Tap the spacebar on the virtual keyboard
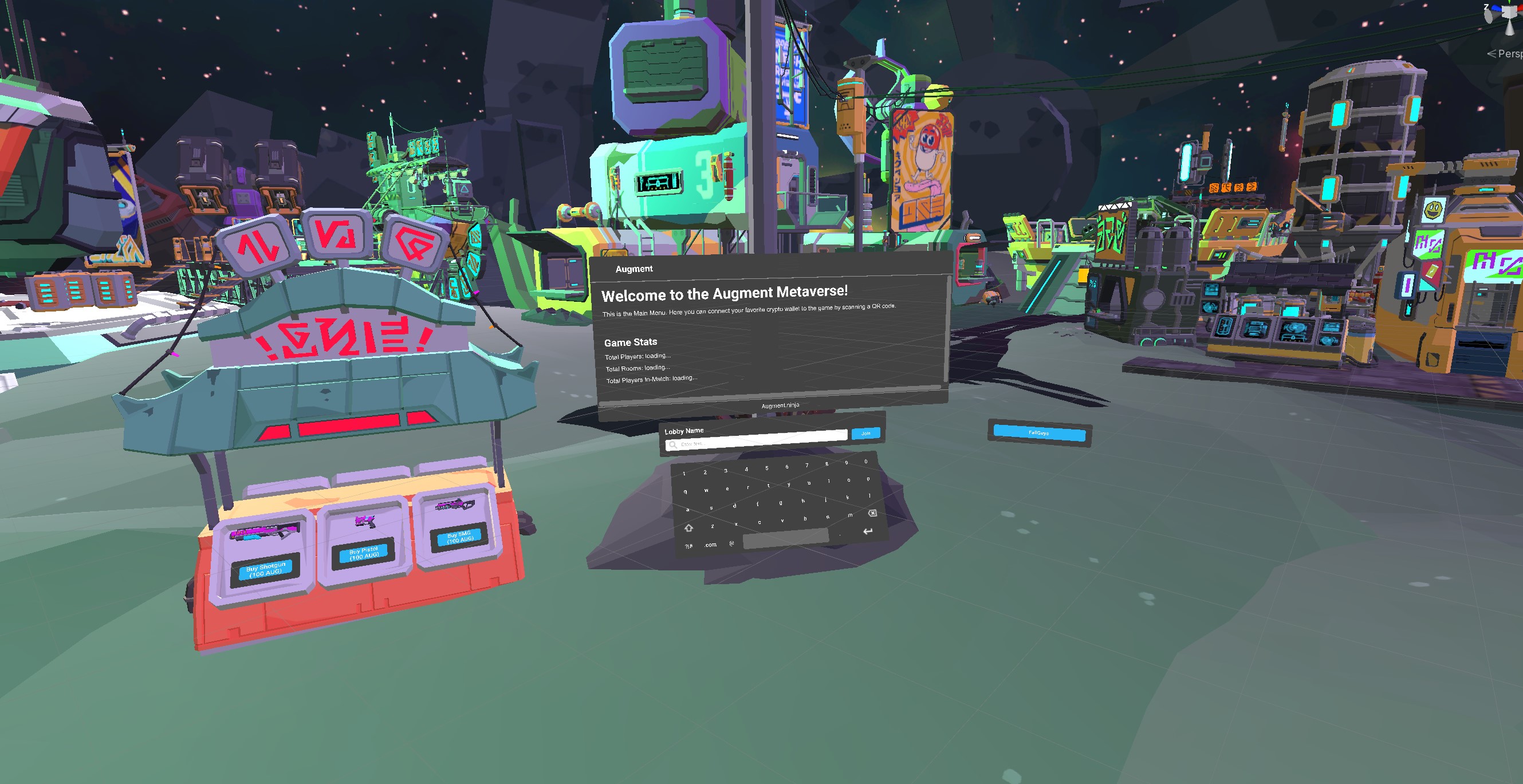The image size is (1523, 784). (786, 538)
